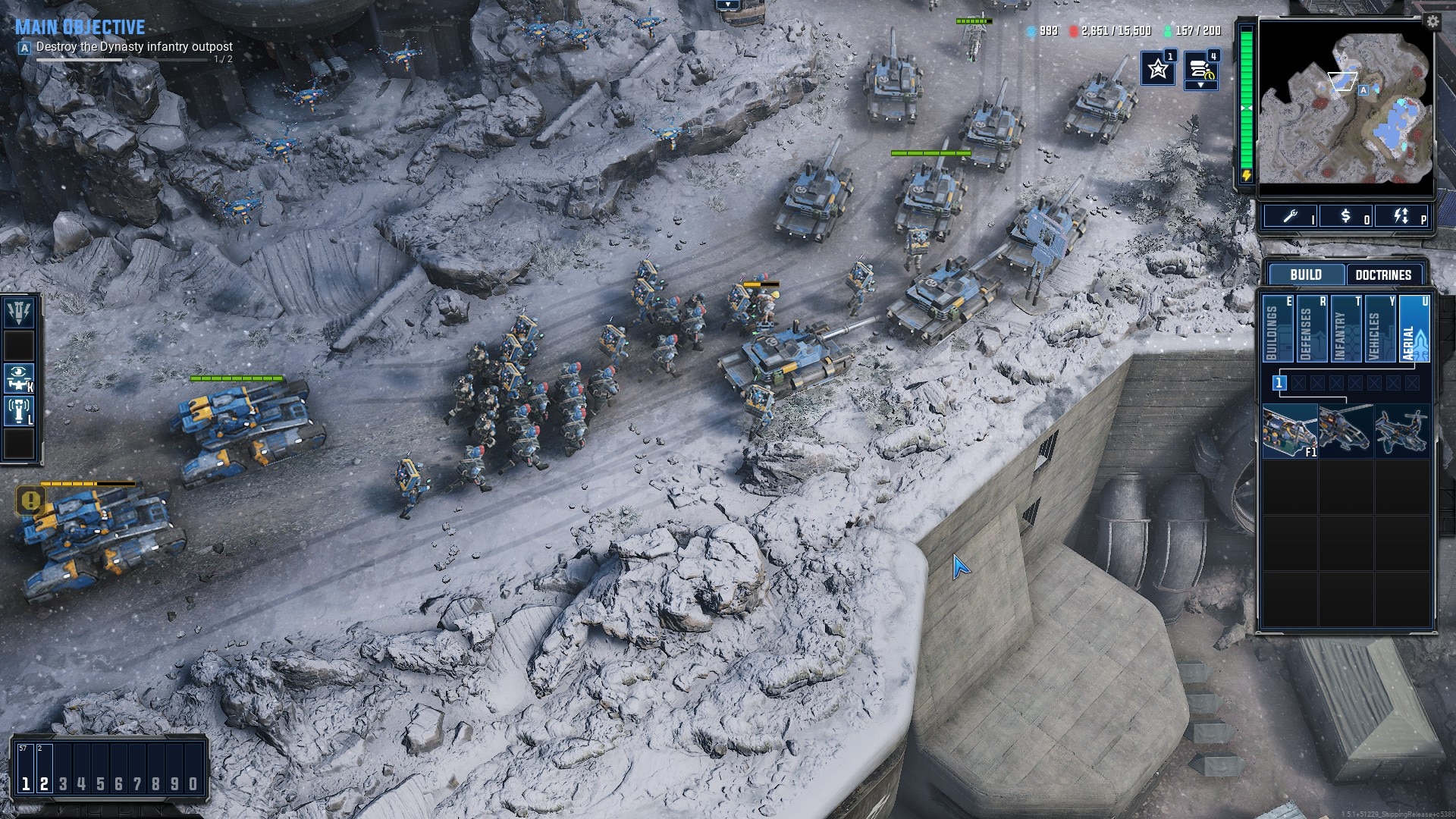This screenshot has height=819, width=1456.
Task: Queue the first helicopter marked F1
Action: point(1289,431)
